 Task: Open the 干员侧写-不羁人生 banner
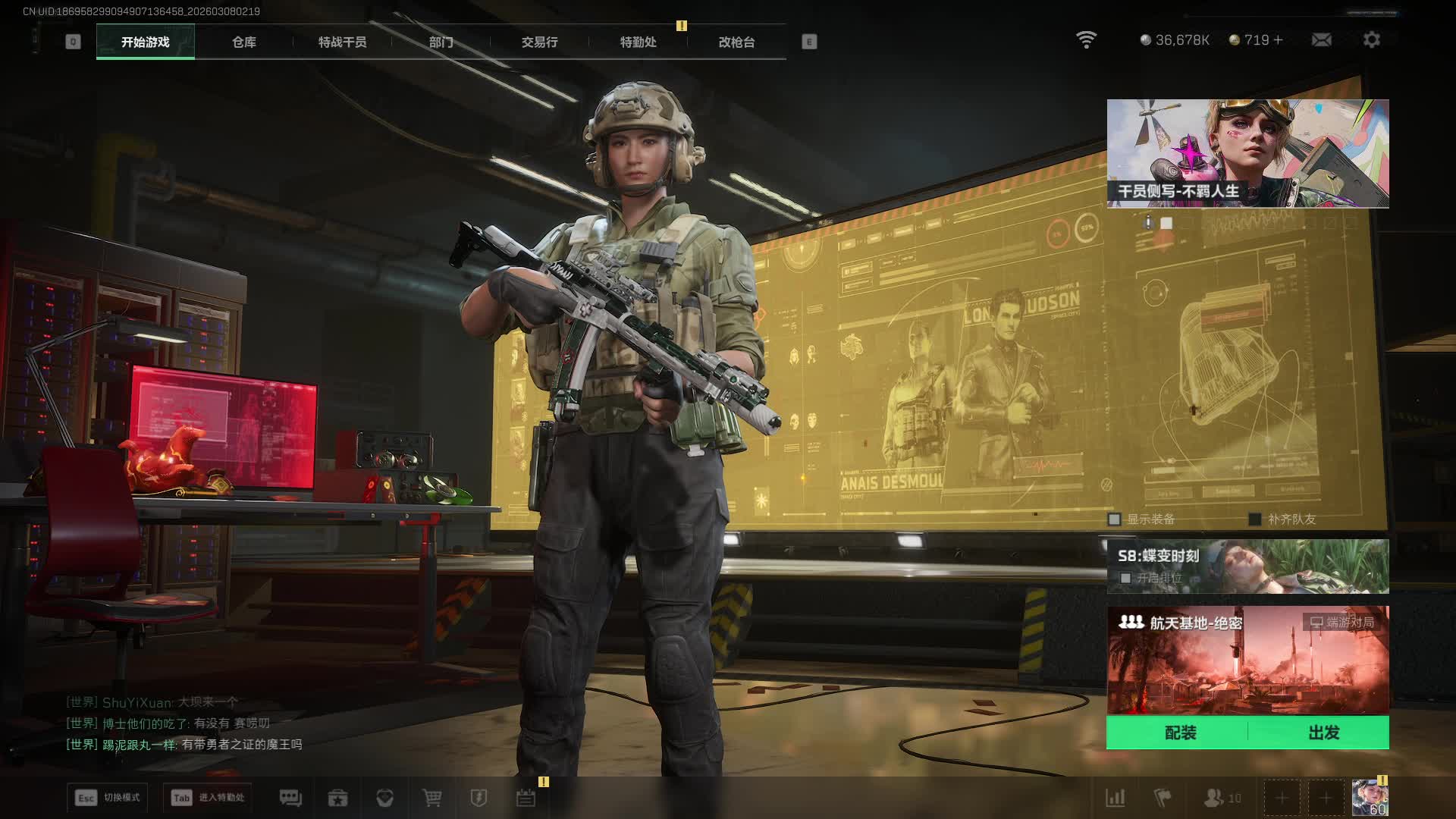pyautogui.click(x=1247, y=153)
